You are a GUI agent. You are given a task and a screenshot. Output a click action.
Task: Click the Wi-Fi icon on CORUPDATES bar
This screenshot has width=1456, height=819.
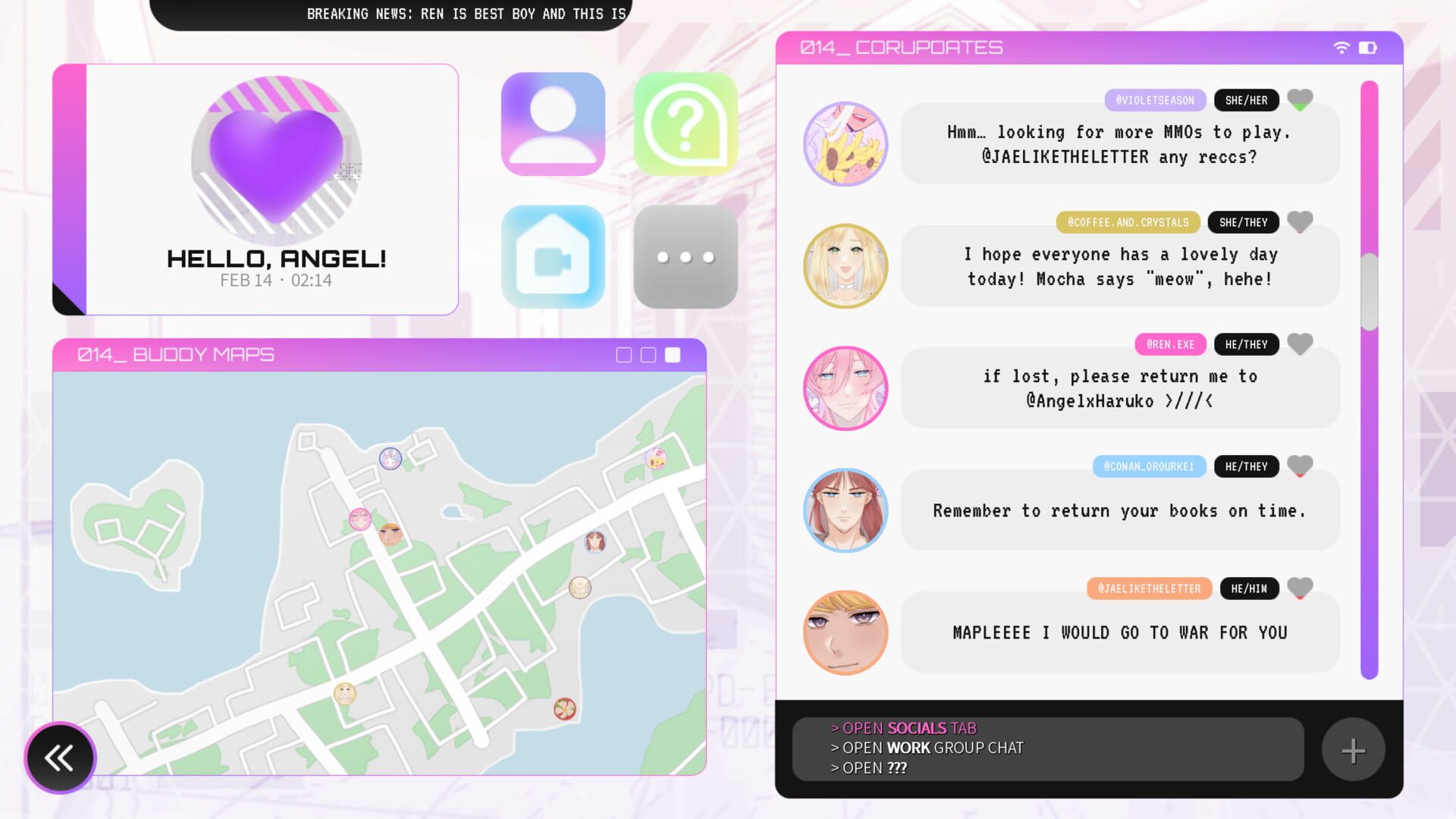click(x=1342, y=46)
